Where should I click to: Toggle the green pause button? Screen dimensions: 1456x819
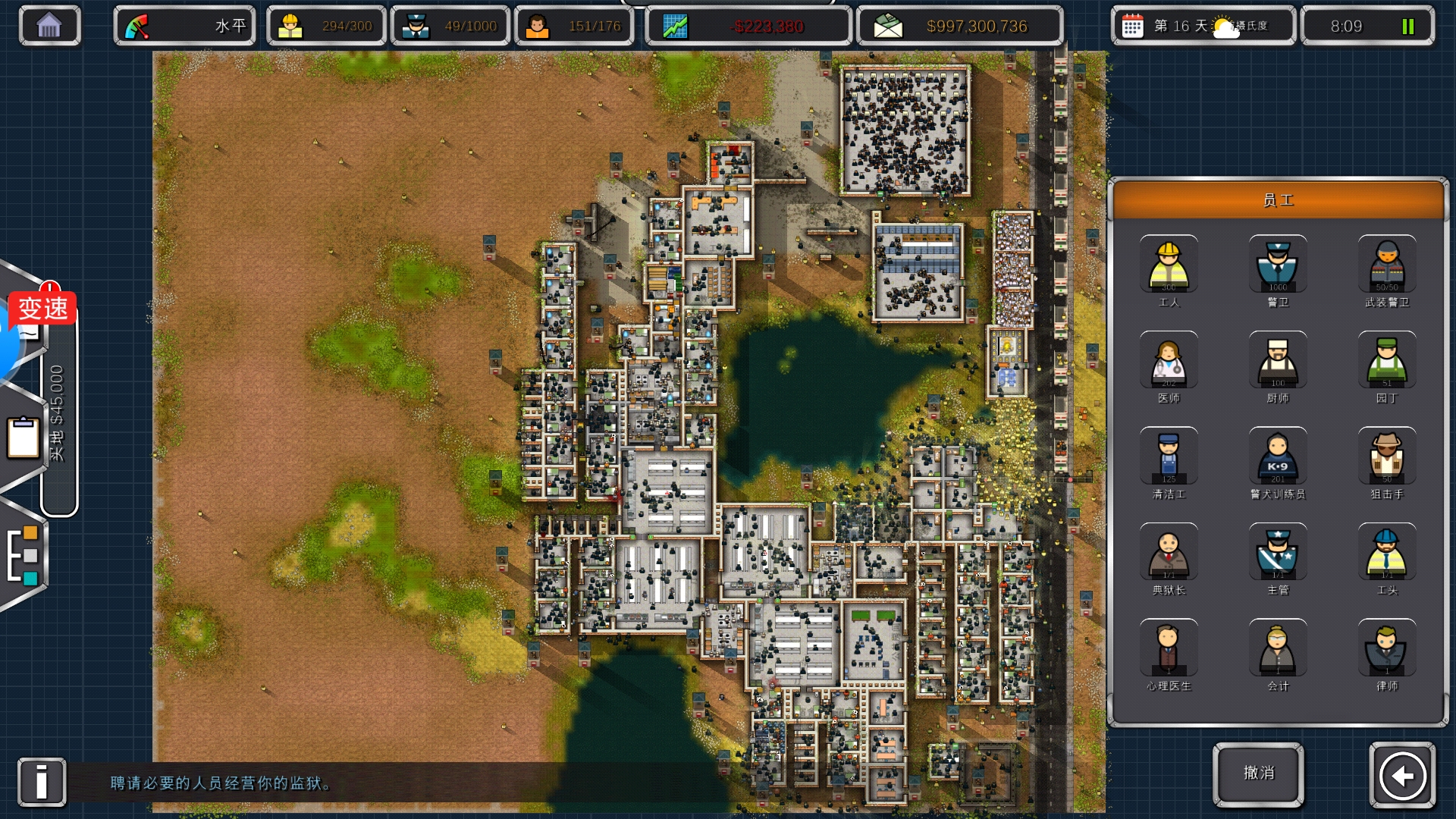point(1408,27)
